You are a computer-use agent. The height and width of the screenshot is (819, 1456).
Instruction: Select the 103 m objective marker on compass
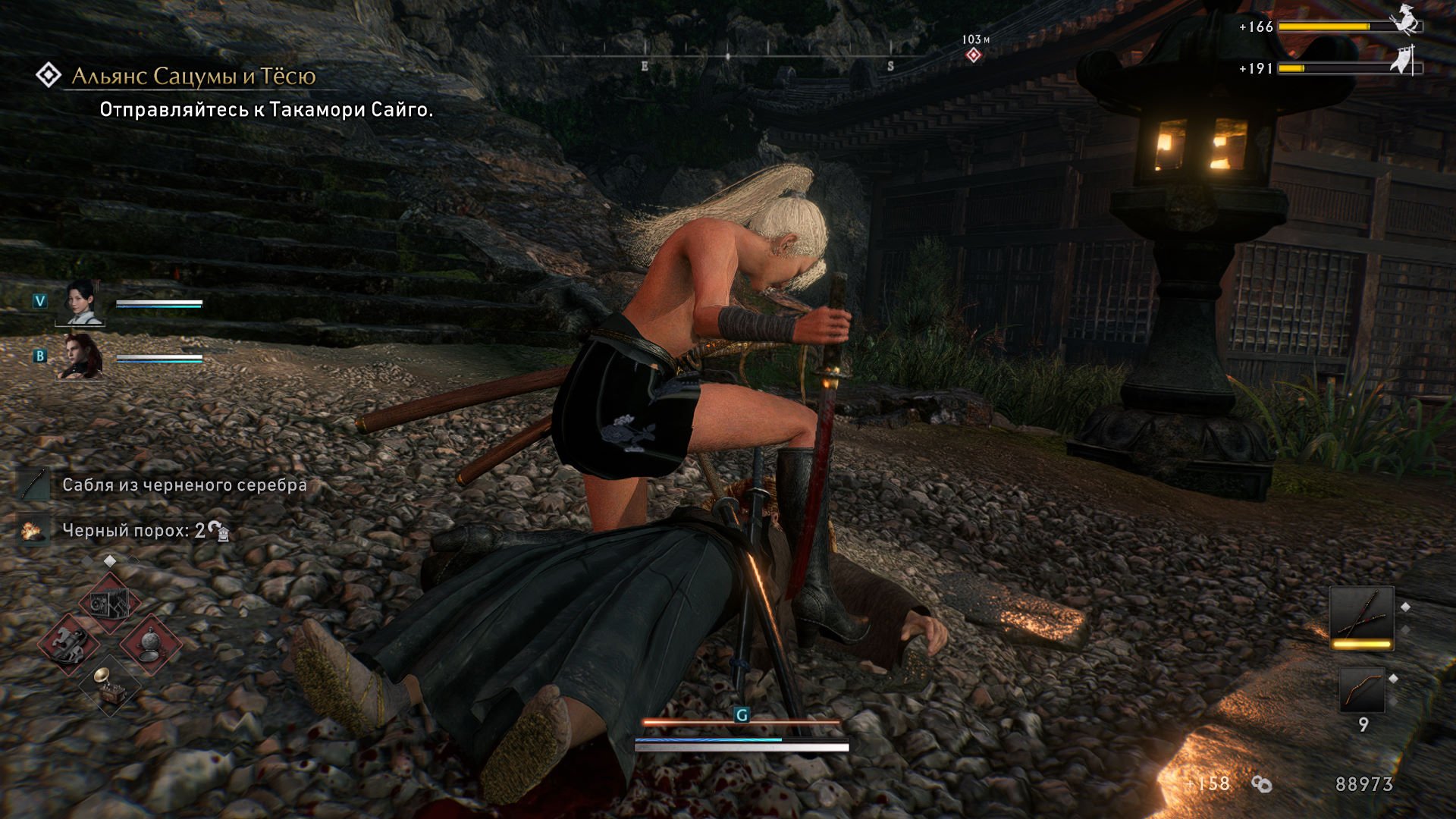click(974, 55)
